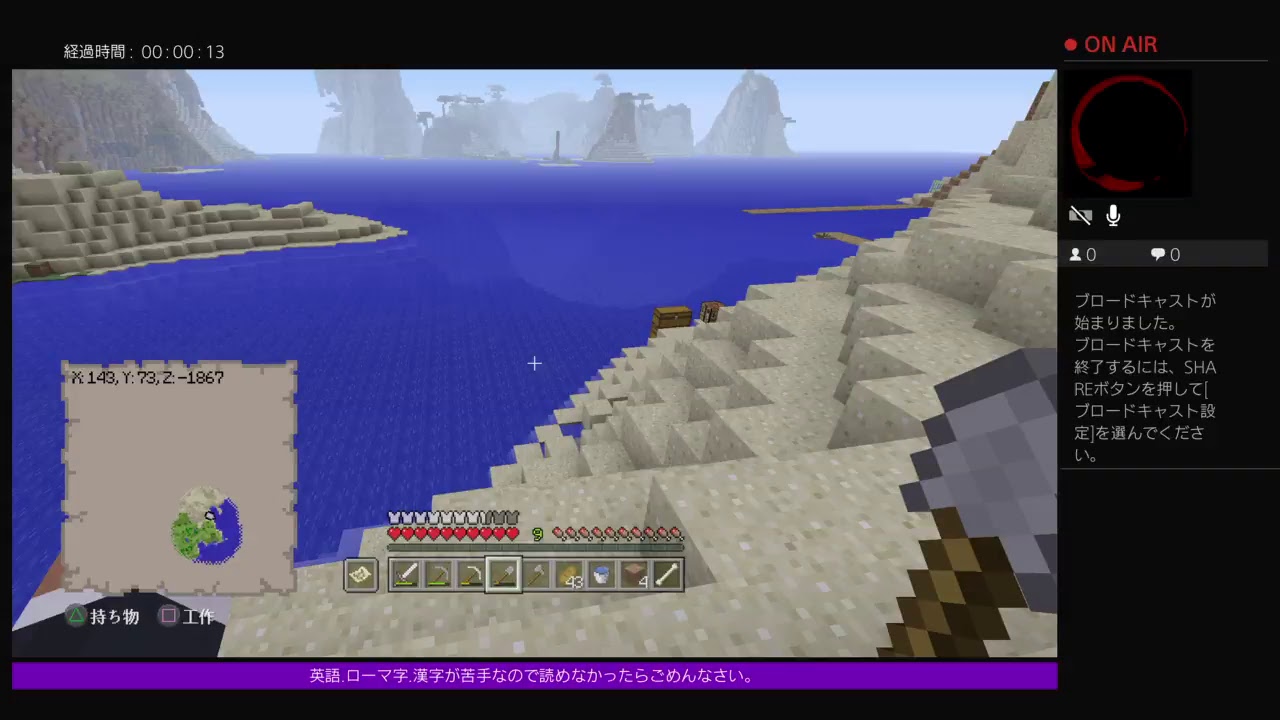
Task: Select the water bucket hotbar slot
Action: [601, 574]
